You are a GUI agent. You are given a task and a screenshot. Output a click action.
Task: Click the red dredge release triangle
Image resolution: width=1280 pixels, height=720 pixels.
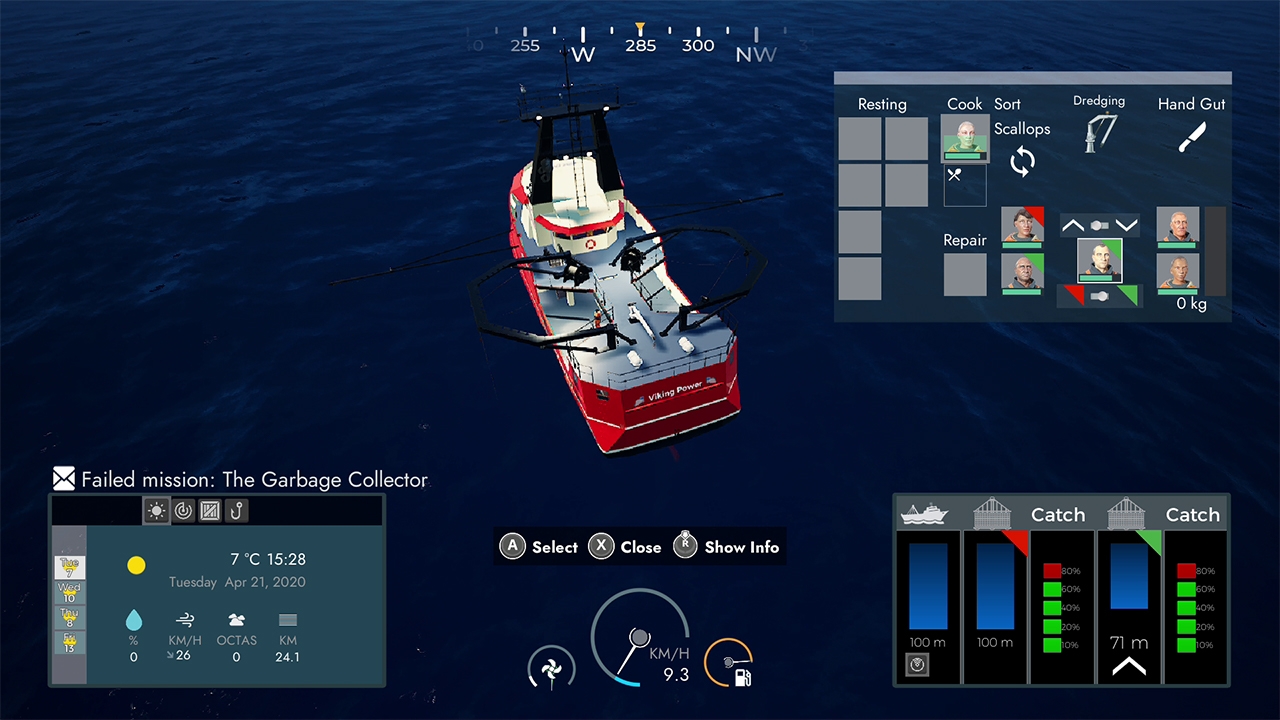tap(1073, 292)
